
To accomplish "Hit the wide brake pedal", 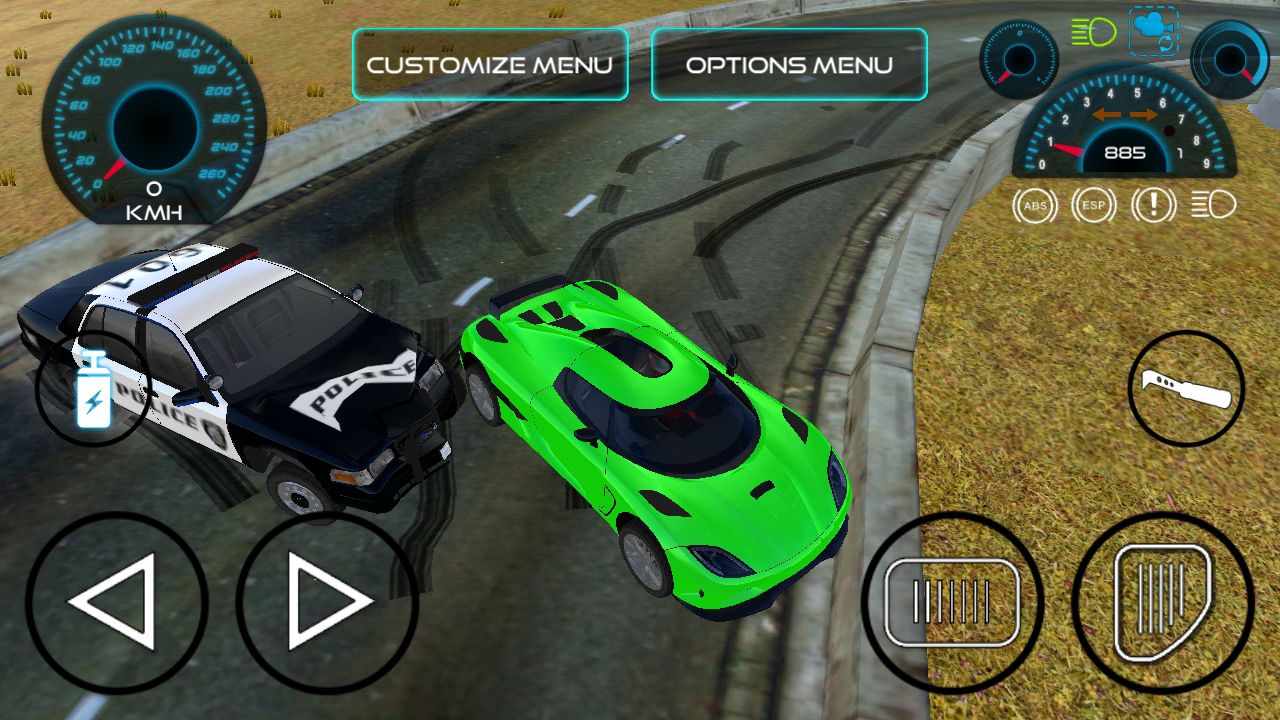I will 952,602.
